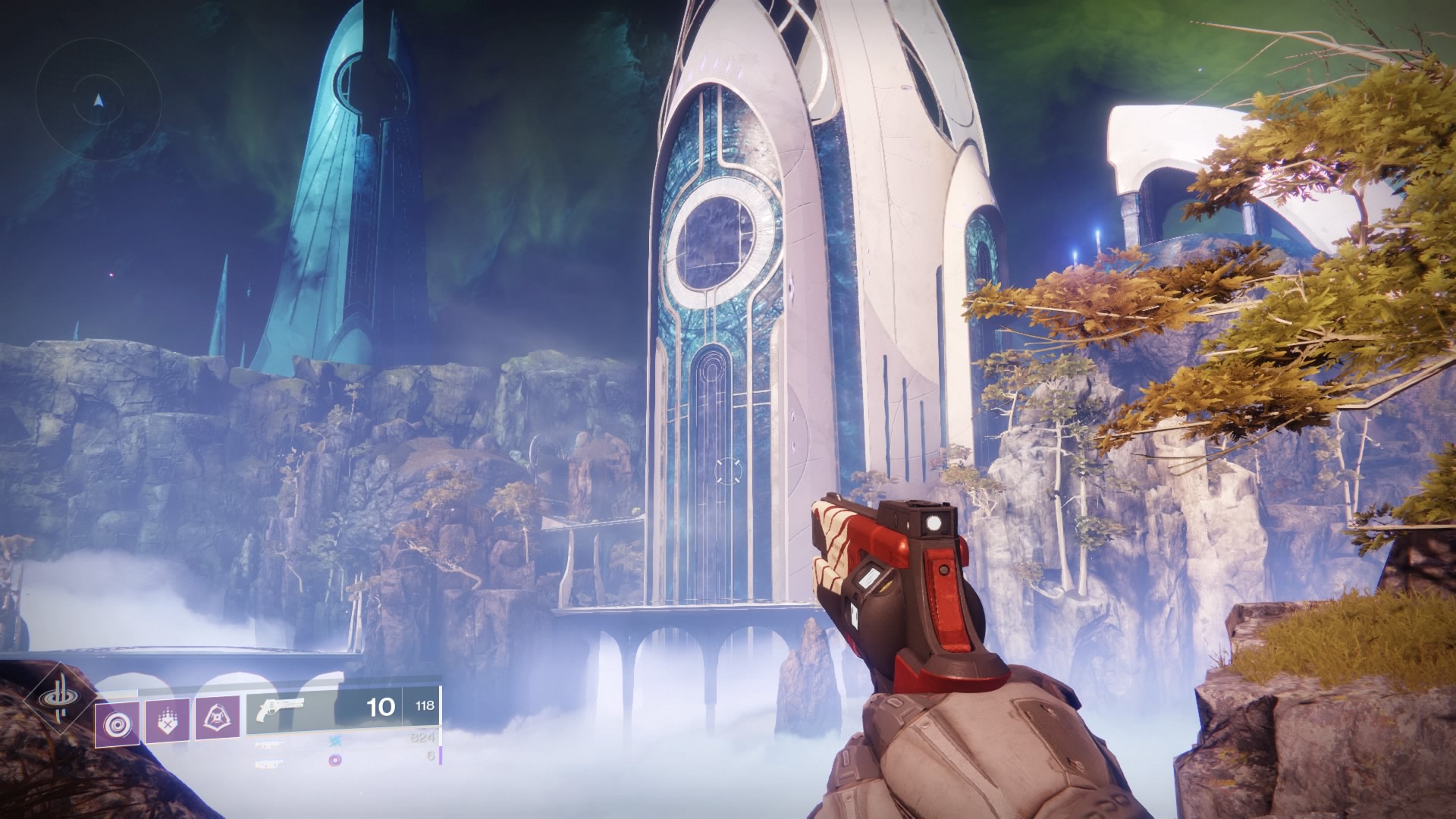Trigger the melee ability icon
Viewport: 1456px width, 819px height.
(166, 720)
